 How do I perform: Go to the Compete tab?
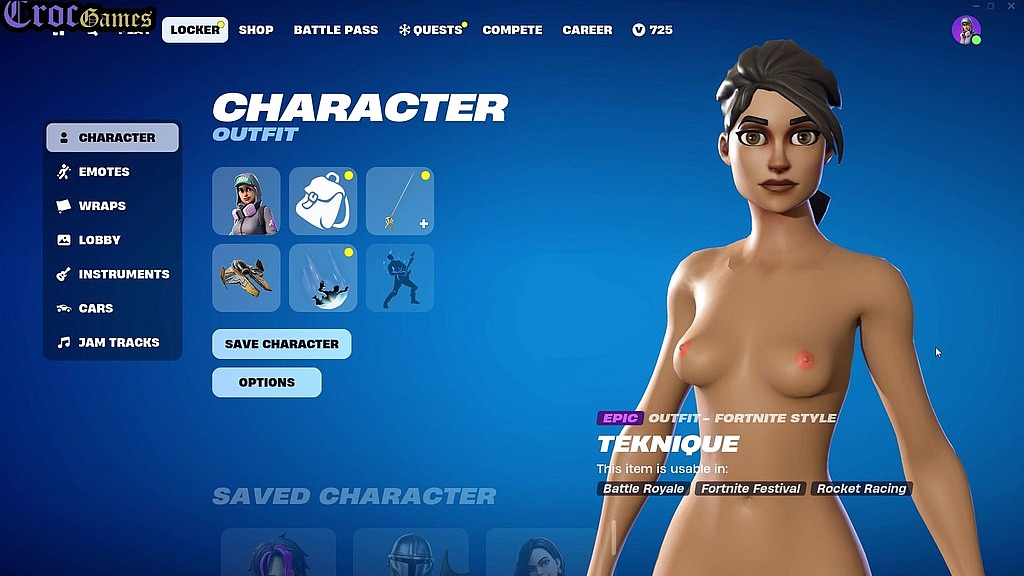click(x=512, y=30)
